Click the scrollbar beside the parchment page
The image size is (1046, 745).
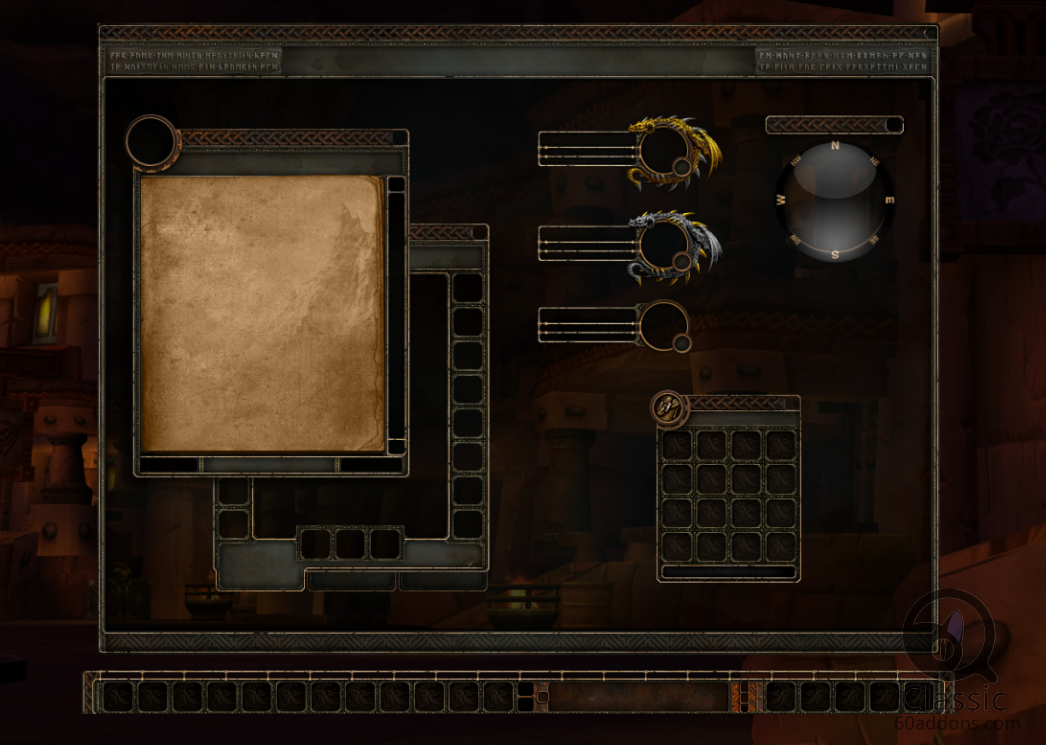[x=396, y=315]
